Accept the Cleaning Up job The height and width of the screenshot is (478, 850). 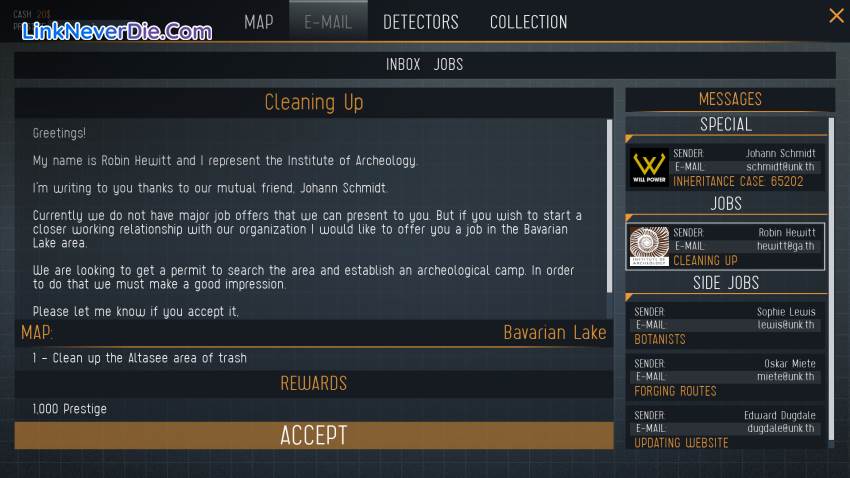click(x=313, y=435)
